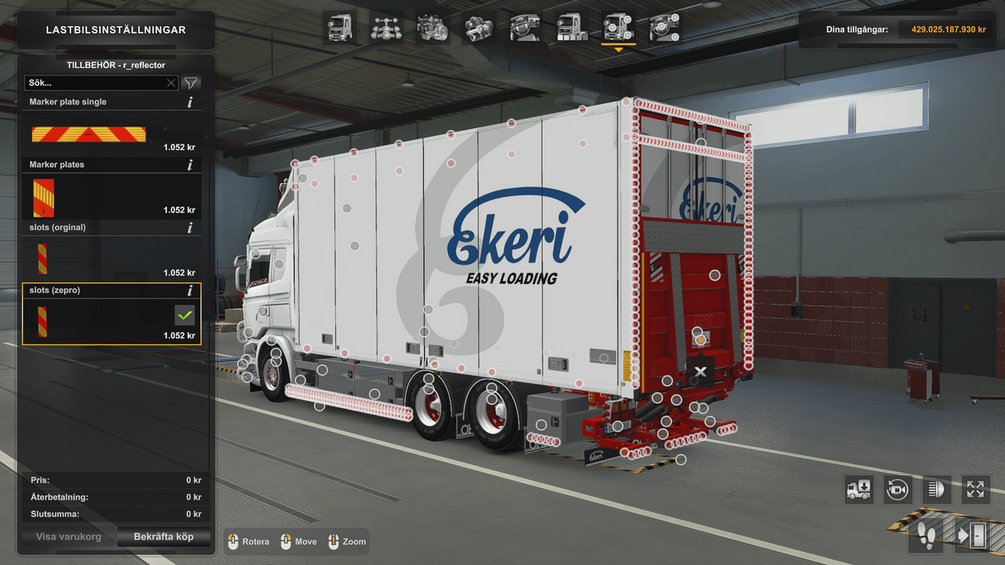Viewport: 1005px width, 565px height.
Task: Switch to the truck cabin category
Action: [x=340, y=28]
